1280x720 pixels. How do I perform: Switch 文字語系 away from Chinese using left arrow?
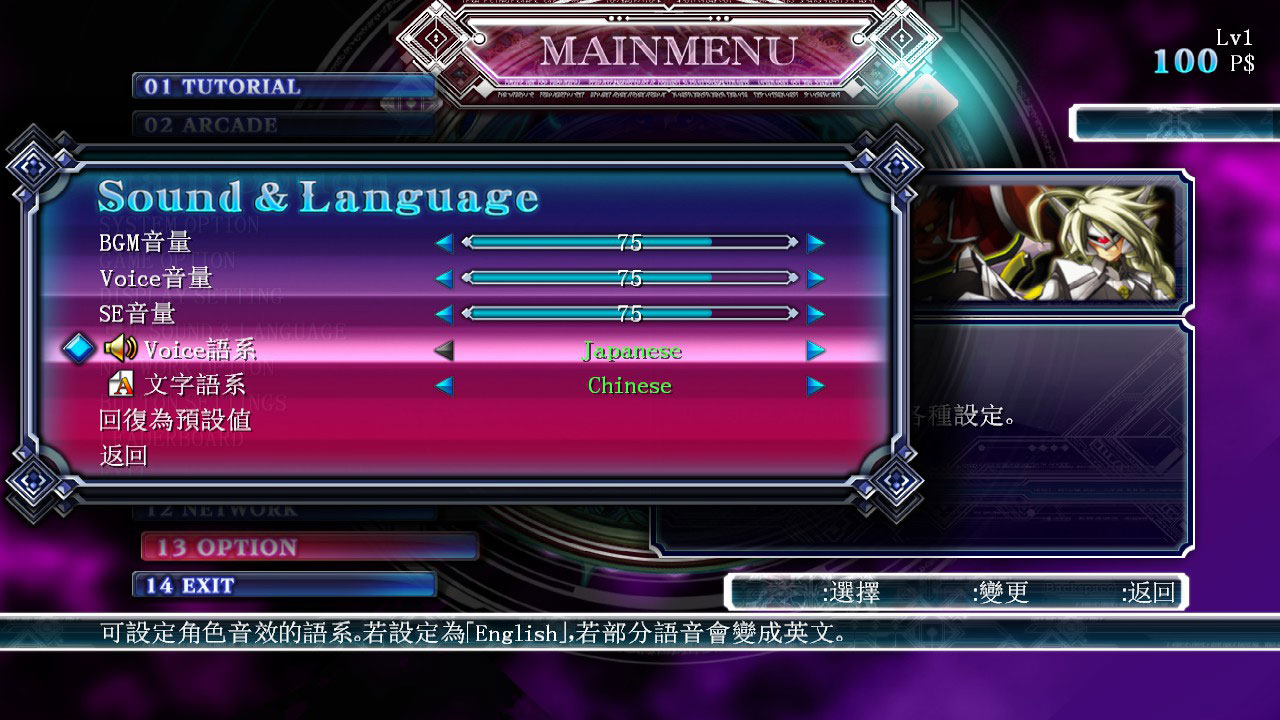click(443, 385)
